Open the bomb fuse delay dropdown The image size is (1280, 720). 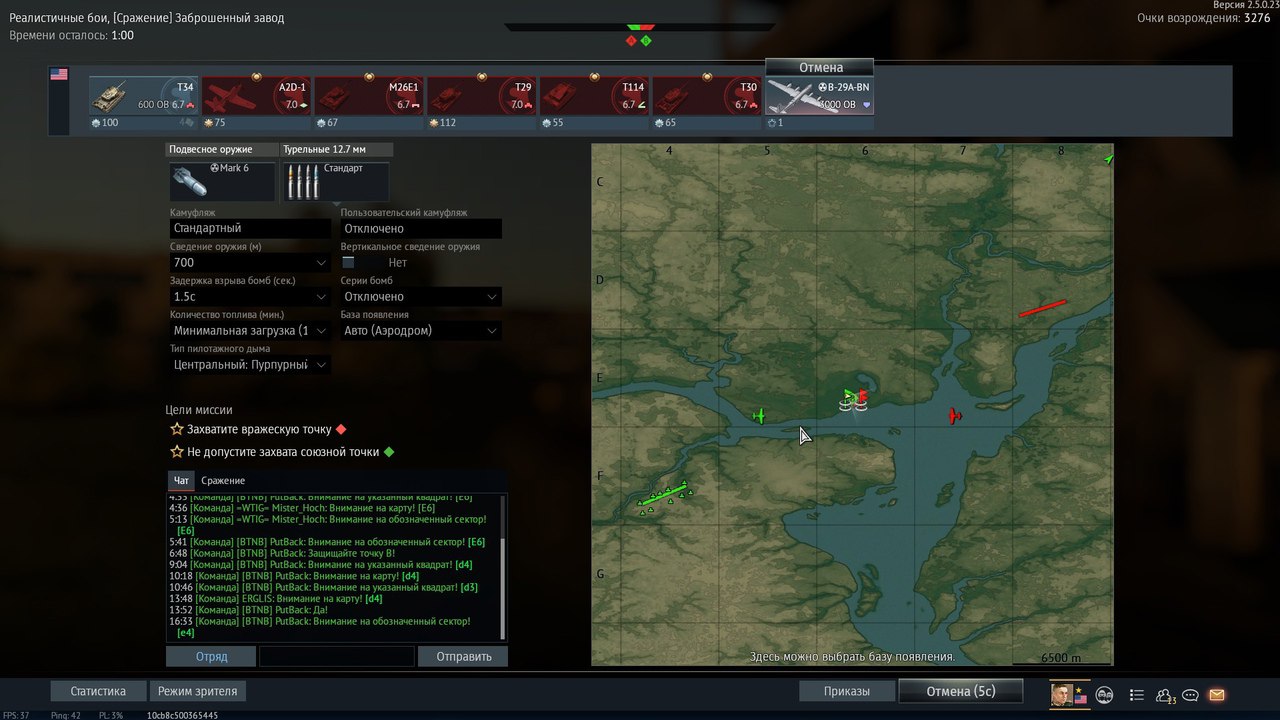click(250, 296)
